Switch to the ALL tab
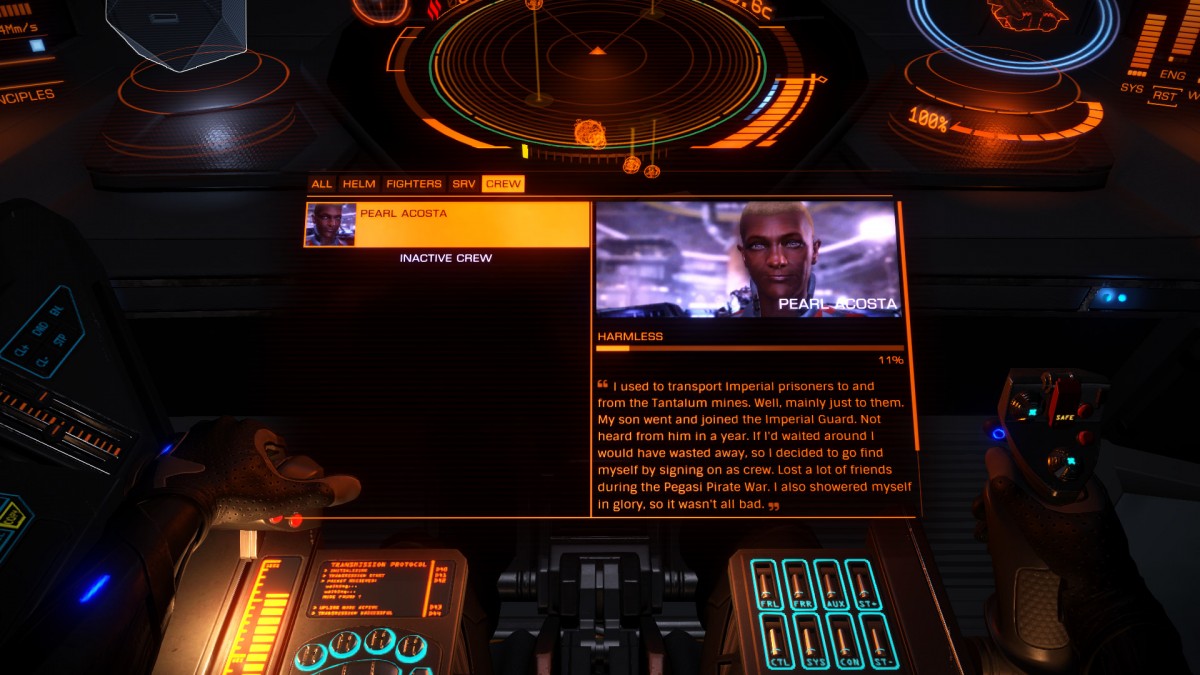Image resolution: width=1200 pixels, height=675 pixels. pyautogui.click(x=321, y=184)
